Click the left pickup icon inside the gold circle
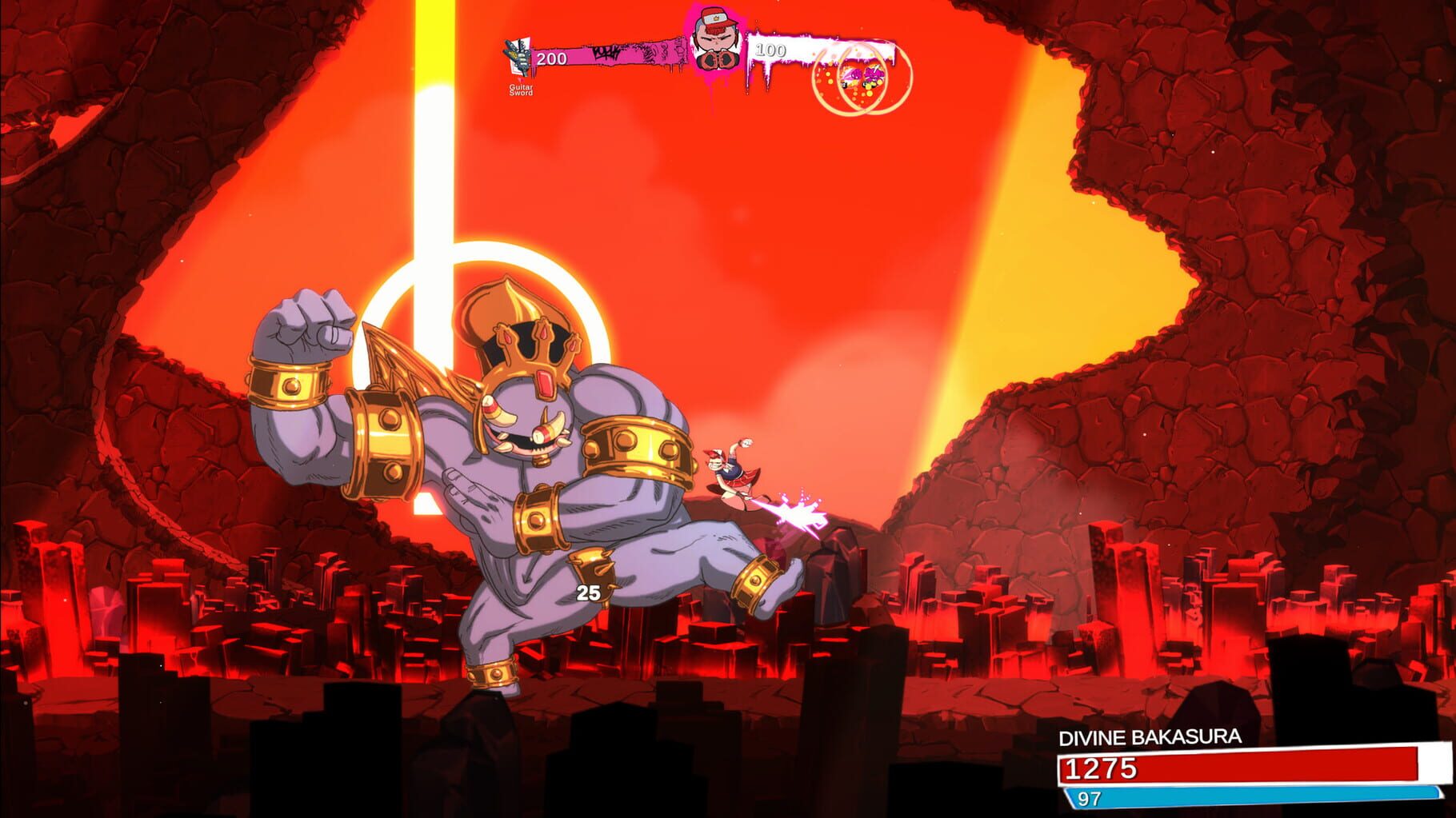Screen dimensions: 1456x818 coord(854,75)
